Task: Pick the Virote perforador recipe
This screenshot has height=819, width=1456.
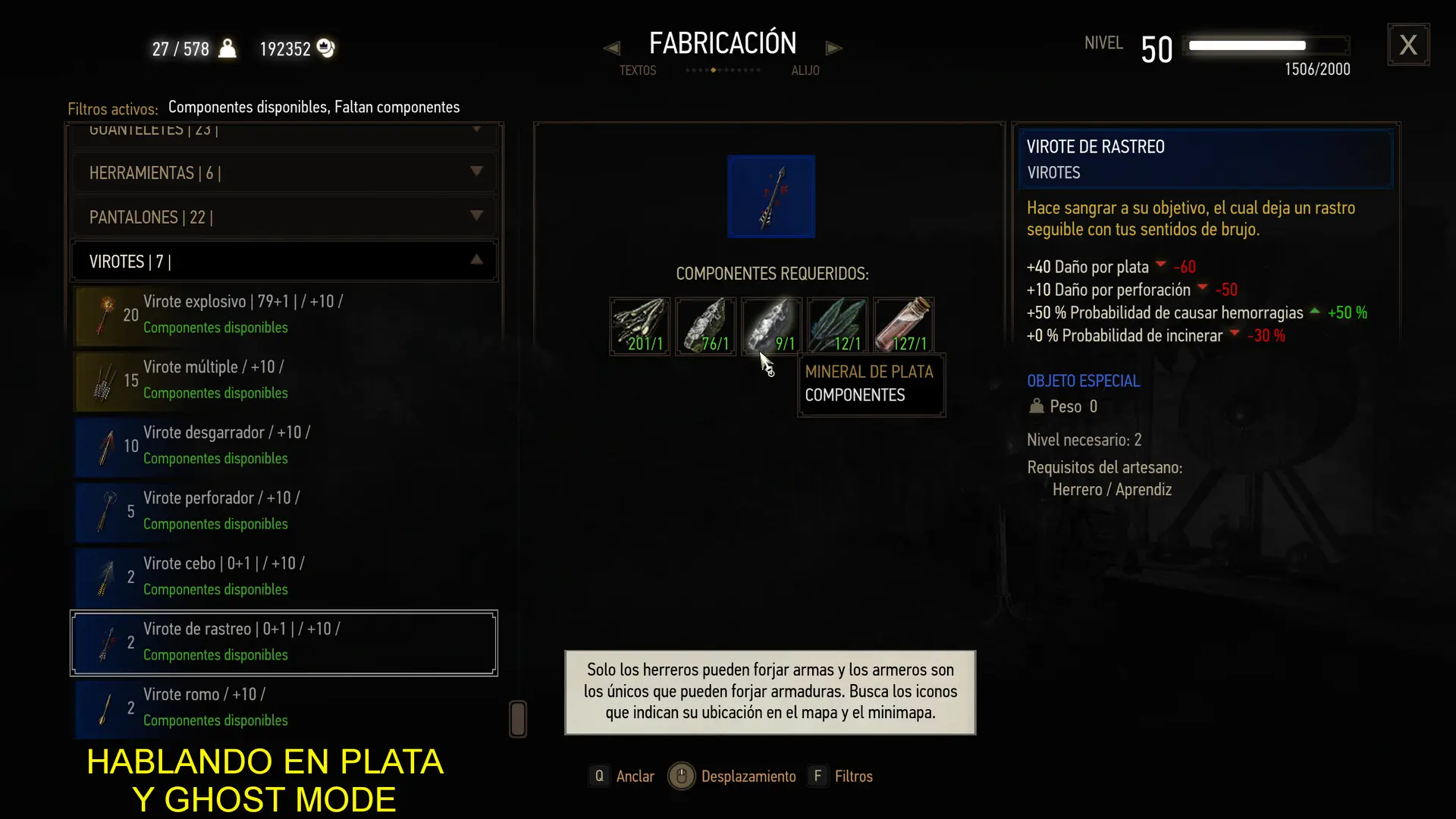Action: (285, 510)
